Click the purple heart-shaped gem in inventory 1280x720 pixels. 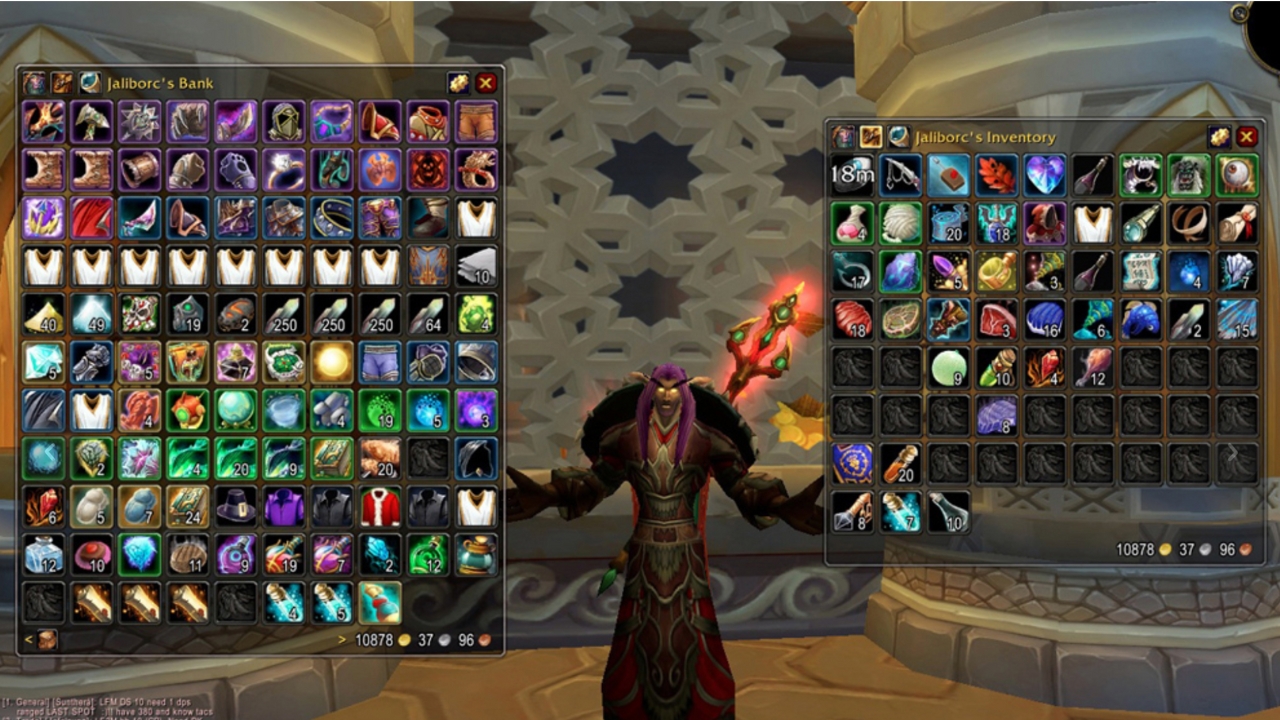coord(1044,172)
